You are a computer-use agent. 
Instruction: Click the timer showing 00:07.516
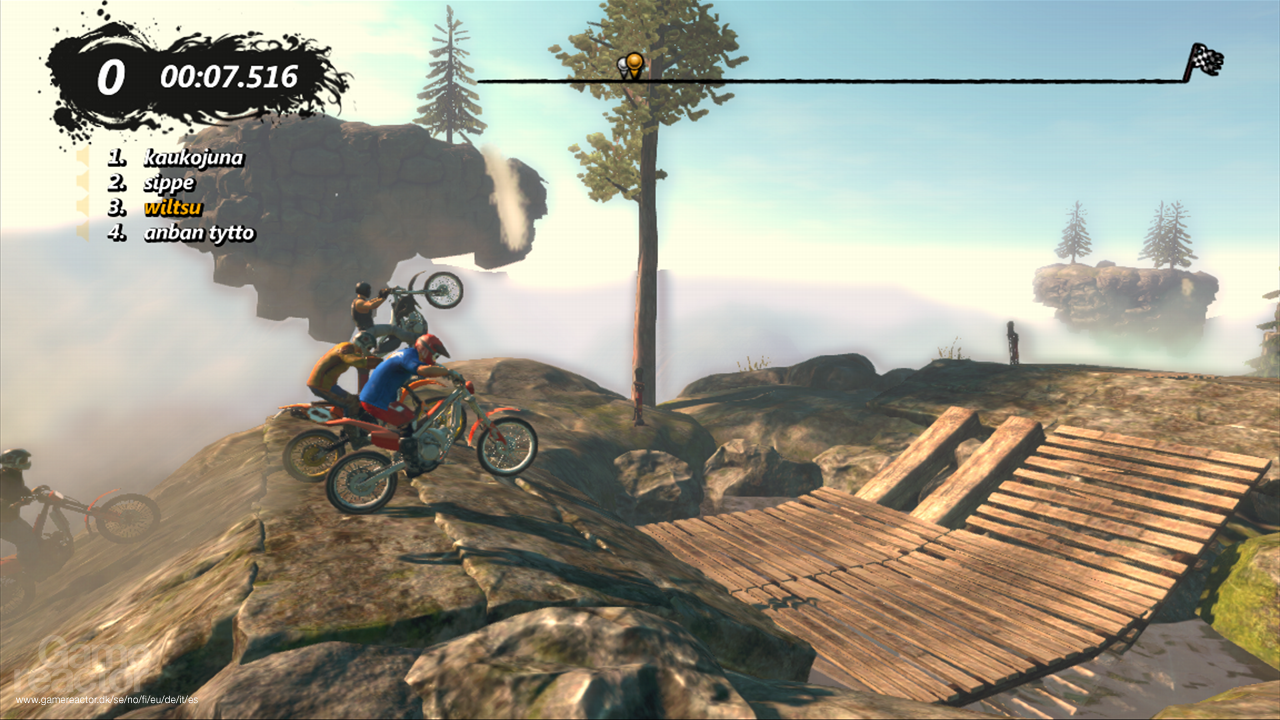[x=227, y=73]
